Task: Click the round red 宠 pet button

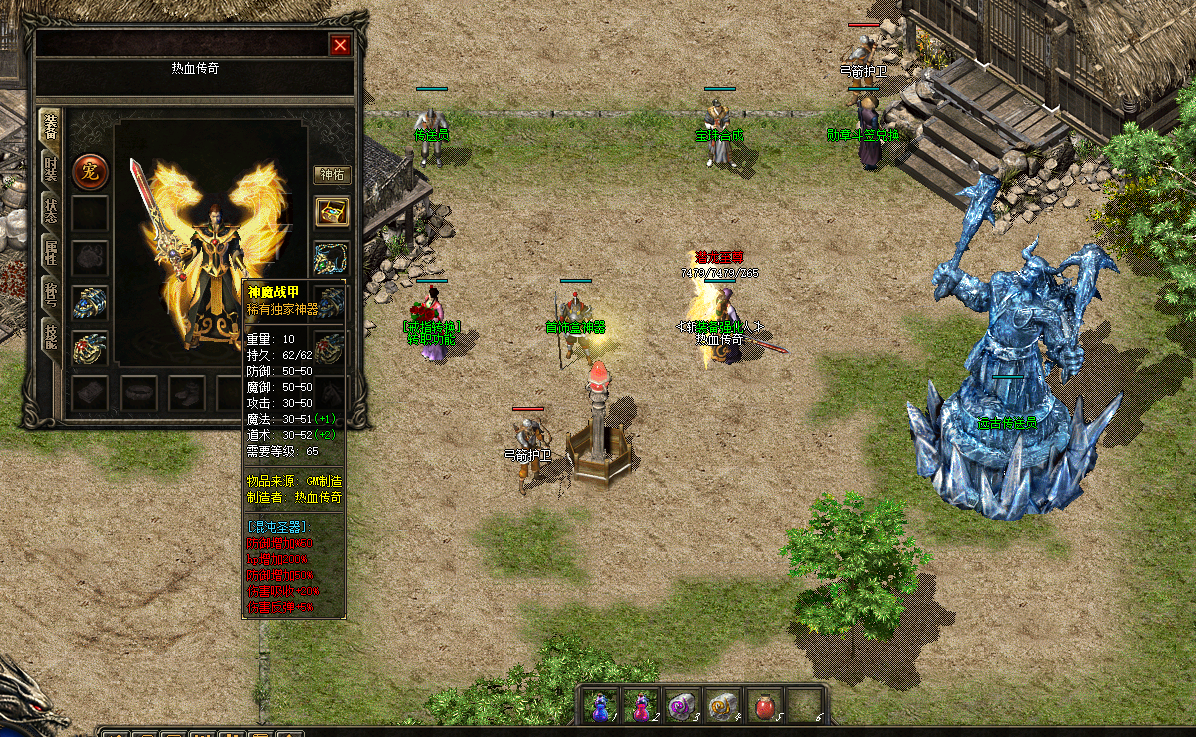Action: 90,172
